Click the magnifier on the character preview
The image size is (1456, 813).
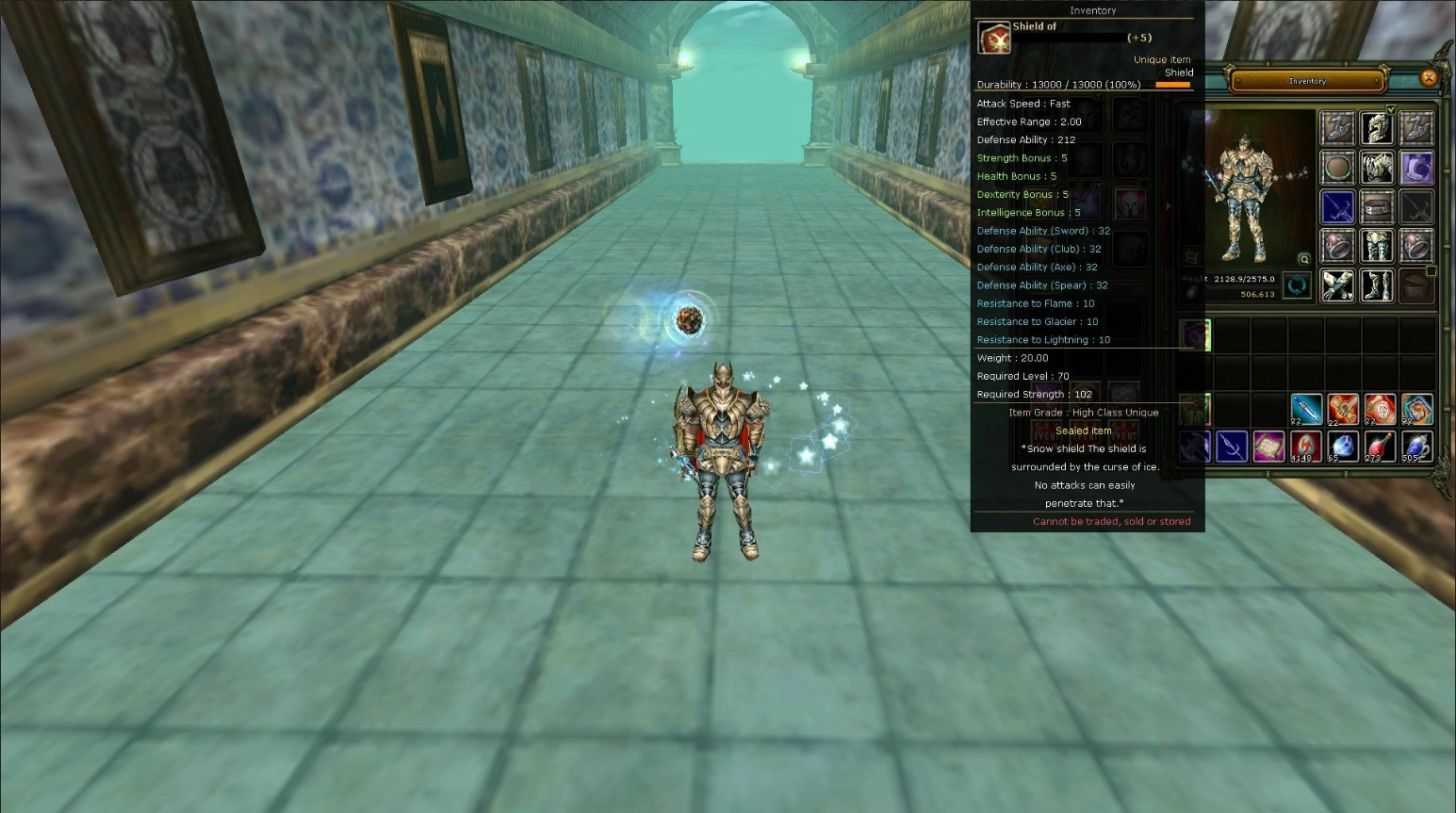pyautogui.click(x=1303, y=258)
